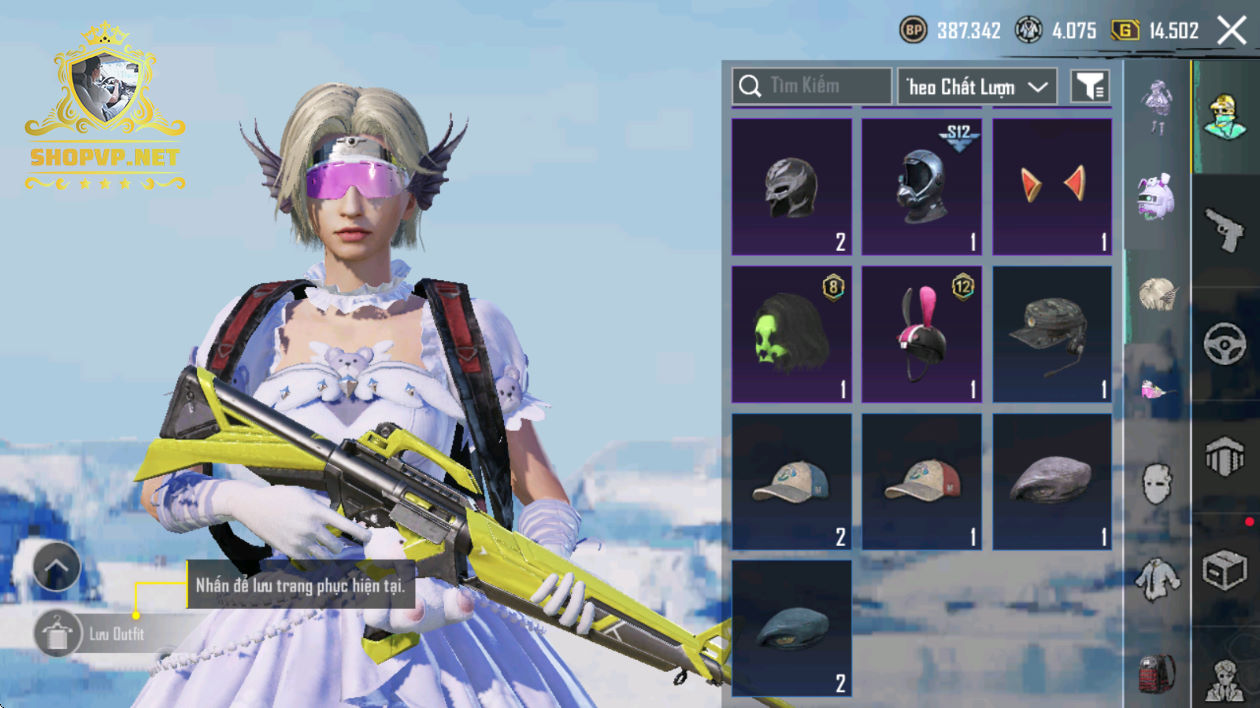Viewport: 1260px width, 708px height.
Task: Open the quality sort dropdown
Action: (x=977, y=87)
